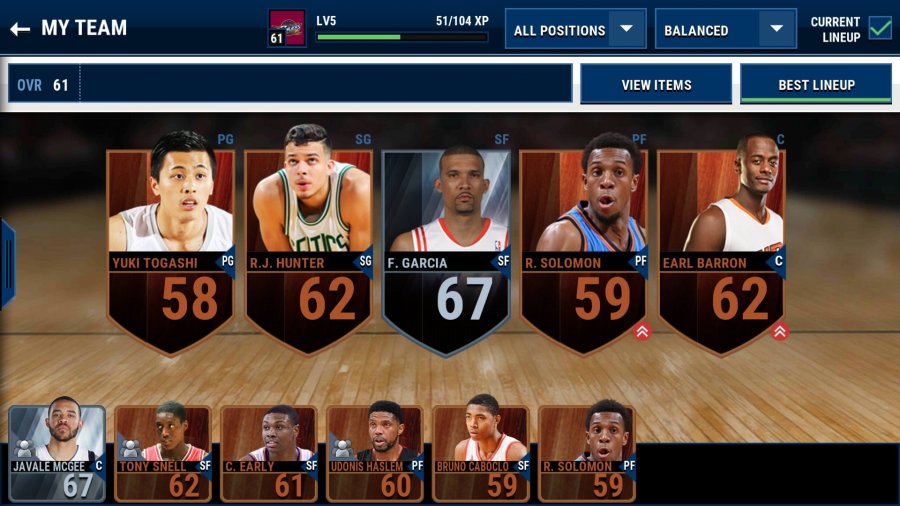
Task: Go back using the My Team arrow
Action: [20, 28]
